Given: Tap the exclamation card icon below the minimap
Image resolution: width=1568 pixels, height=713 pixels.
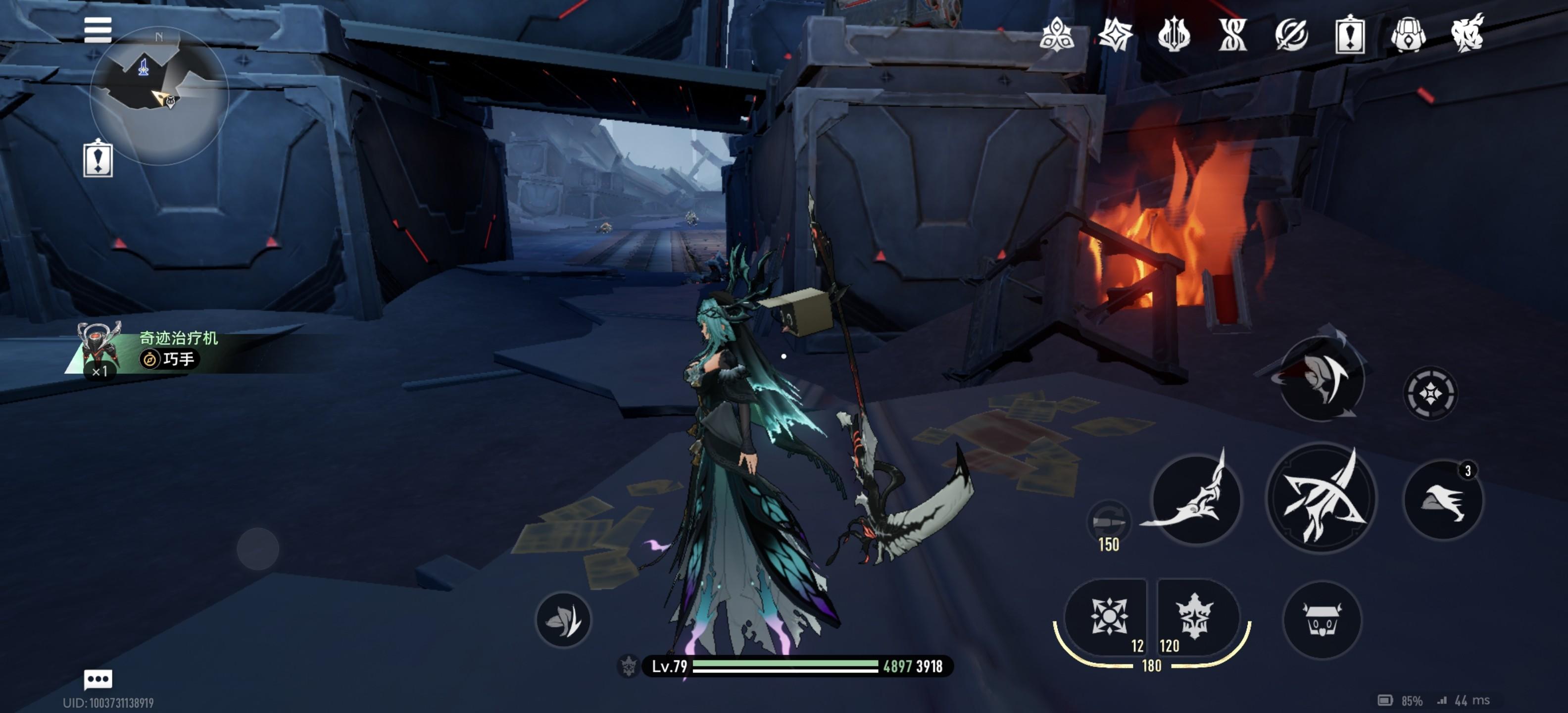Looking at the screenshot, I should click(98, 159).
